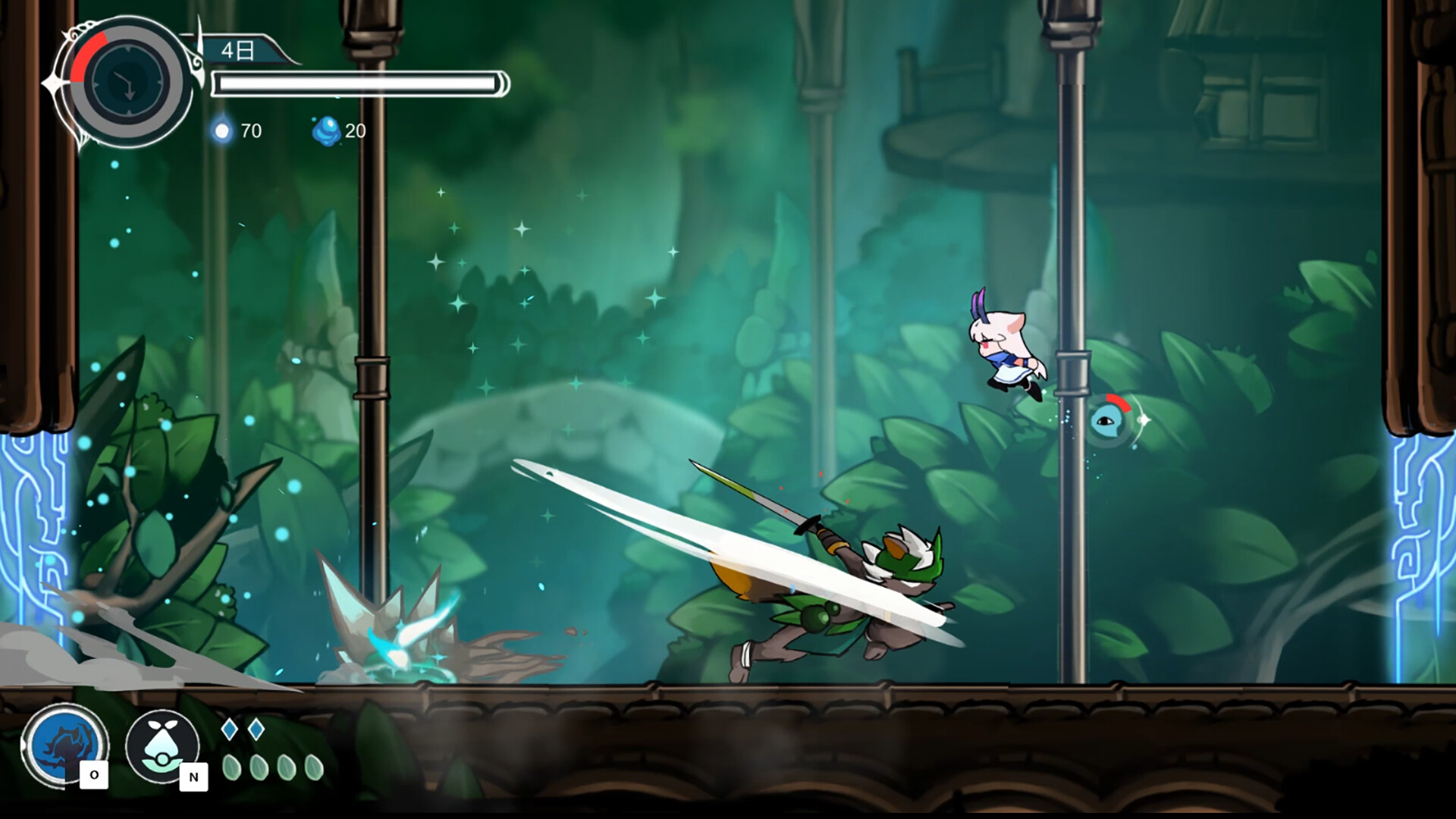This screenshot has width=1456, height=819.
Task: Click the second blue diamond charge indicator
Action: coord(258,728)
